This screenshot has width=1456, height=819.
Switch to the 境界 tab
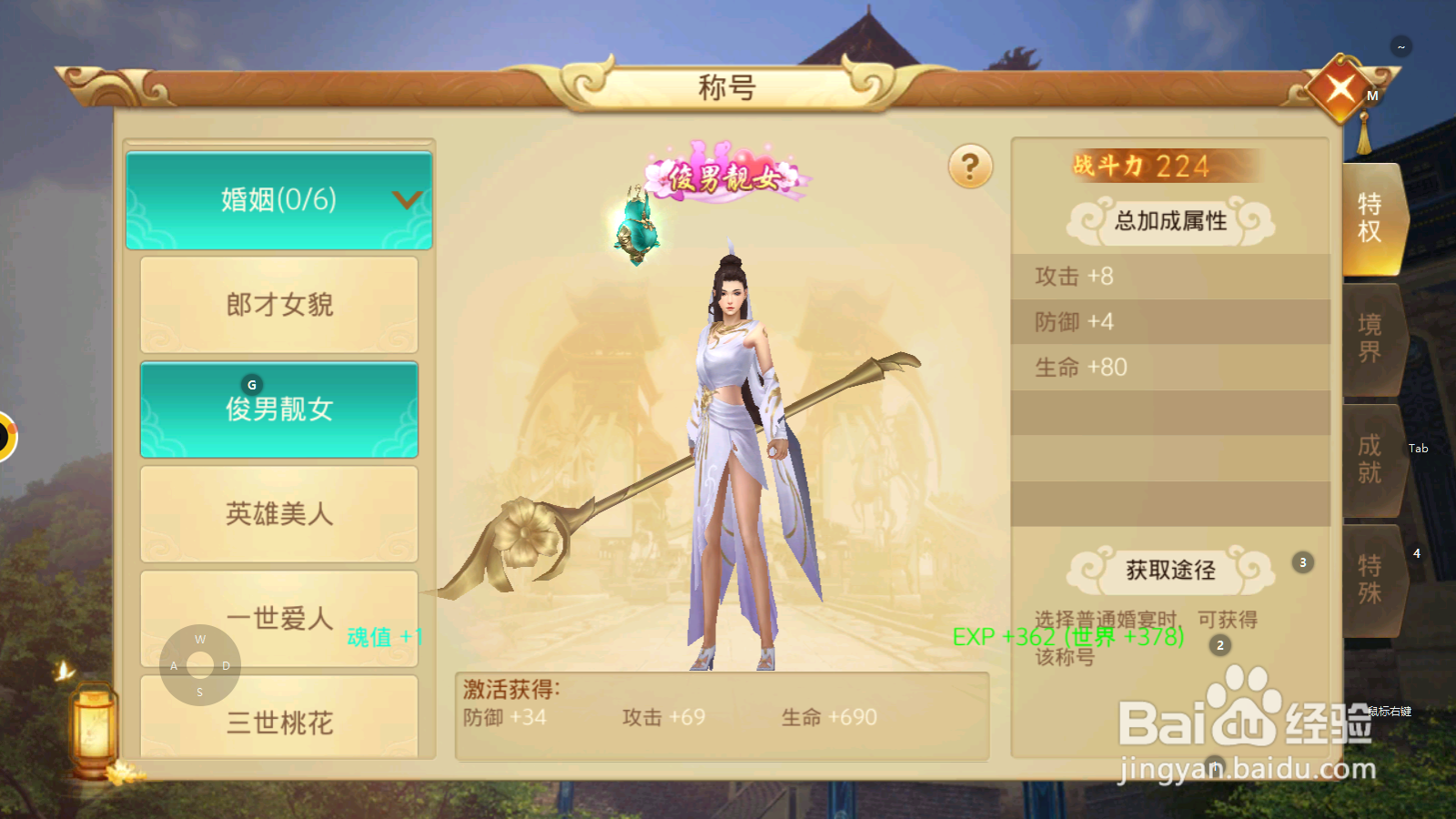pyautogui.click(x=1370, y=341)
